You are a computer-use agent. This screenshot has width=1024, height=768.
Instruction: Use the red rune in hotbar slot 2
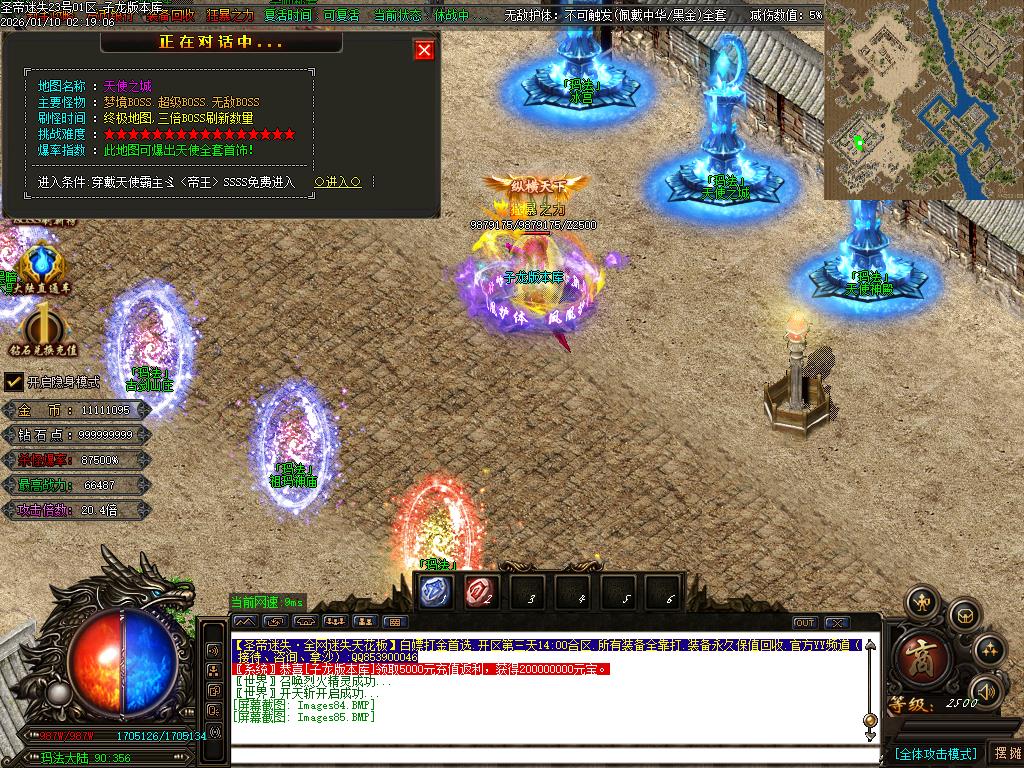click(x=478, y=591)
